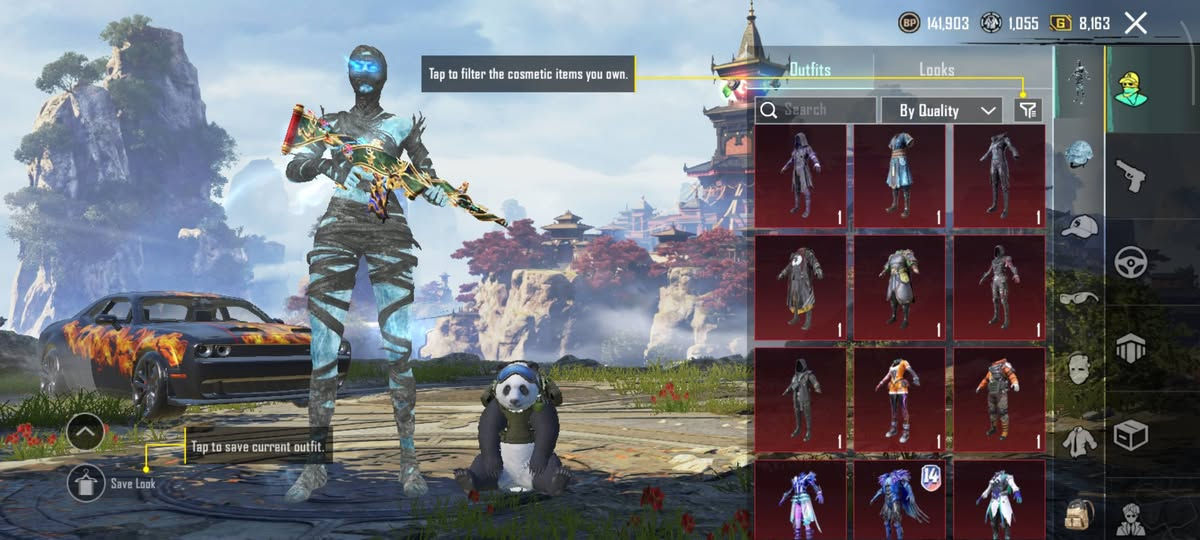Toggle the owned items filter funnel
This screenshot has height=540, width=1200.
[1027, 110]
